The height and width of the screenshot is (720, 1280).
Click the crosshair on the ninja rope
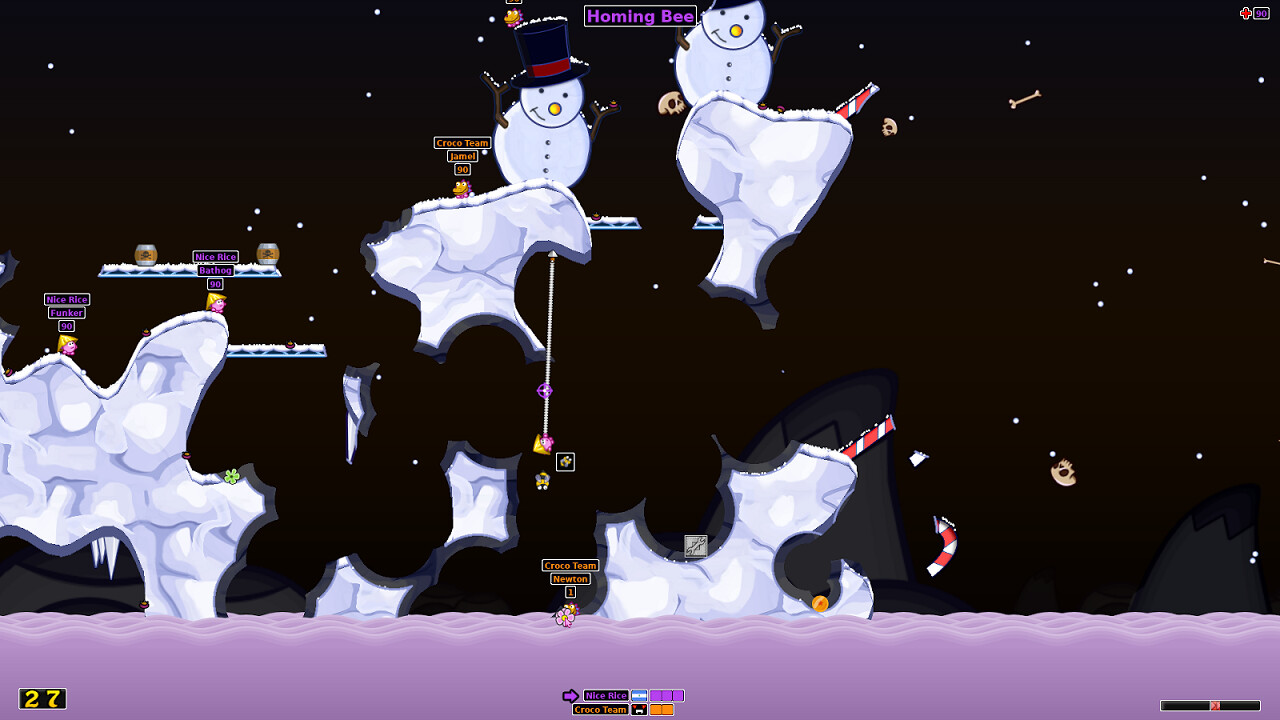[545, 392]
